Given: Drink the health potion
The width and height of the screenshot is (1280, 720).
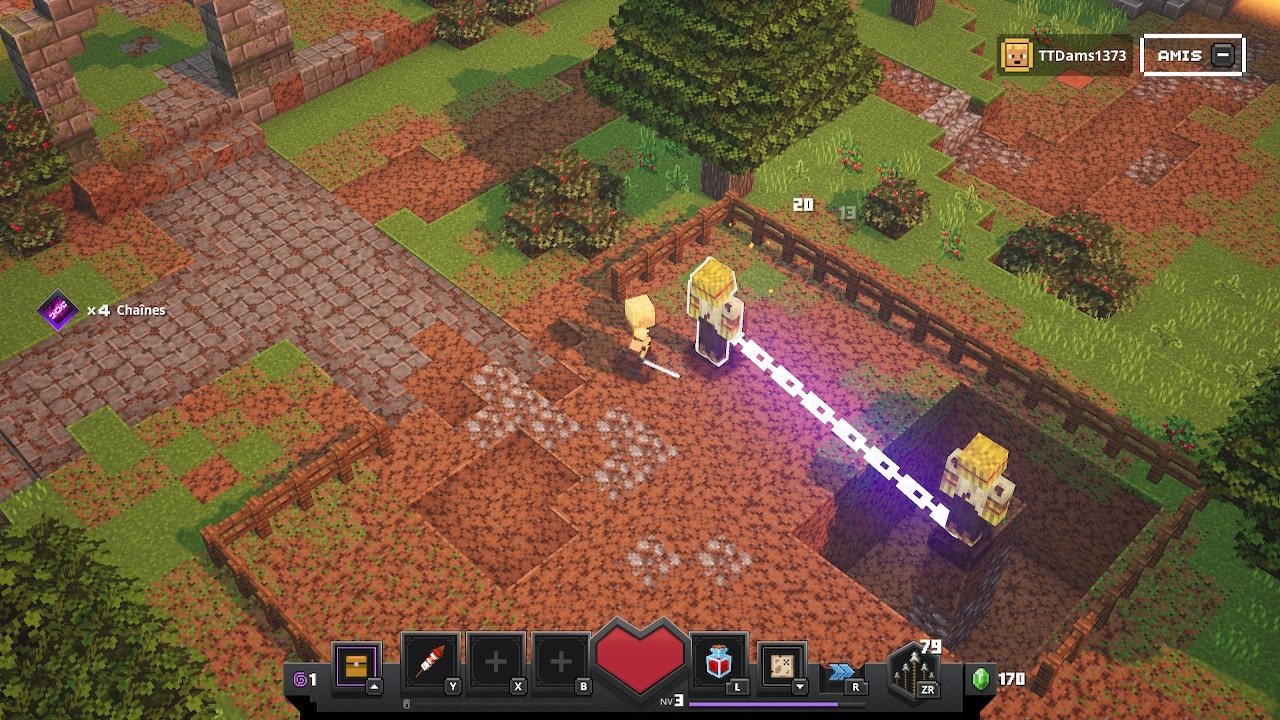Looking at the screenshot, I should point(718,662).
